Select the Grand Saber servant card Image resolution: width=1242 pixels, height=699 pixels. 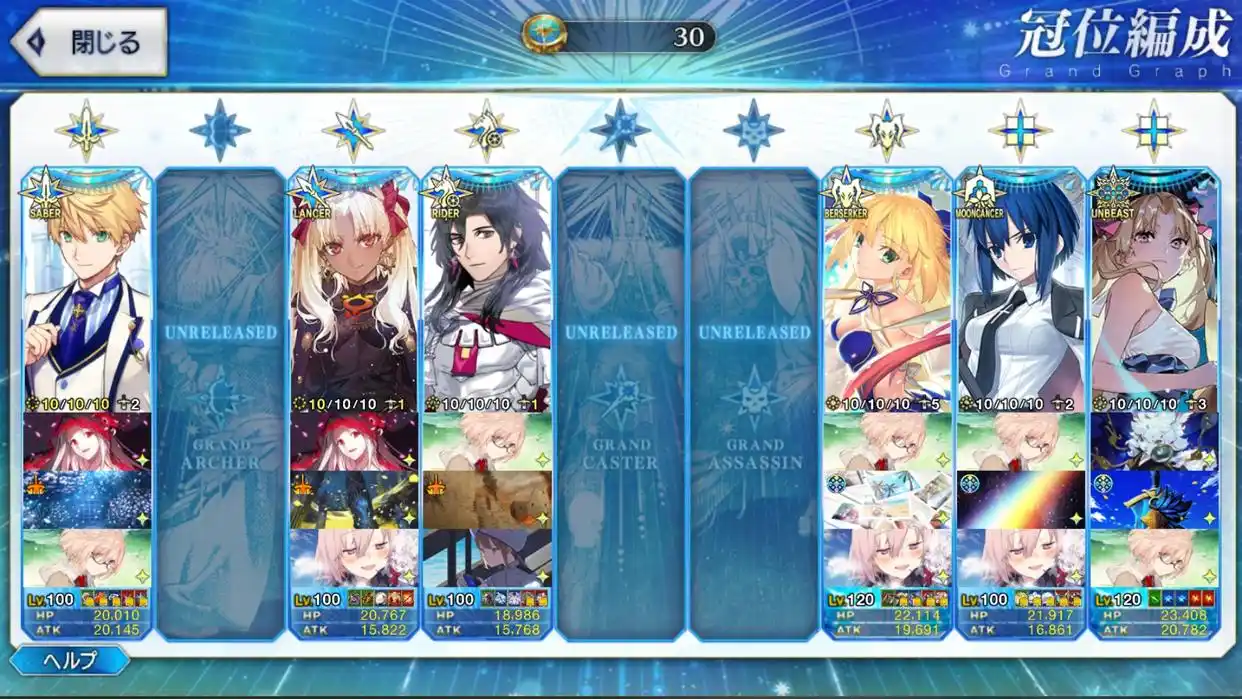tap(87, 290)
